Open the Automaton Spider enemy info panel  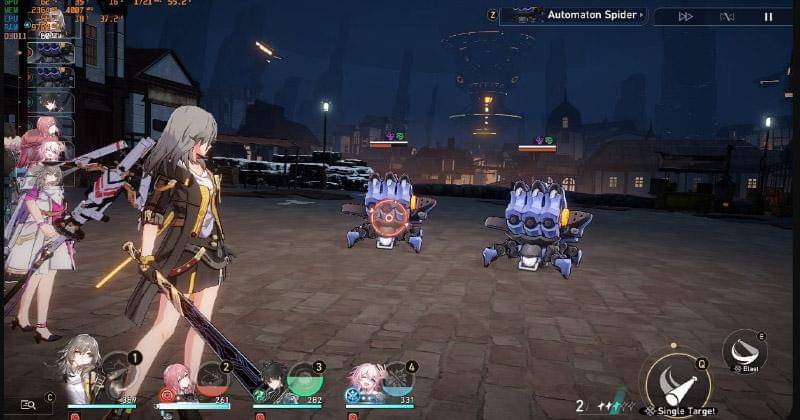(572, 15)
